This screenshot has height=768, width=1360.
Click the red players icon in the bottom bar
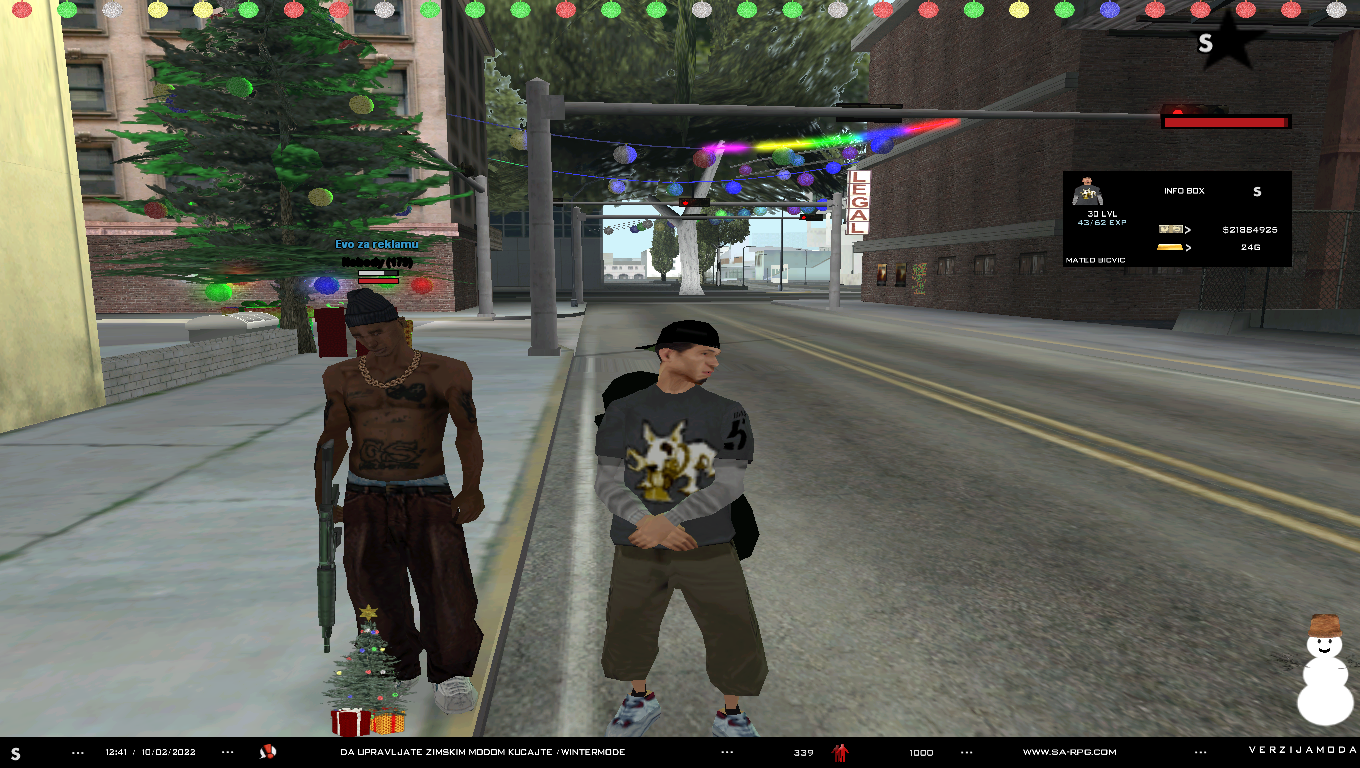coord(841,752)
